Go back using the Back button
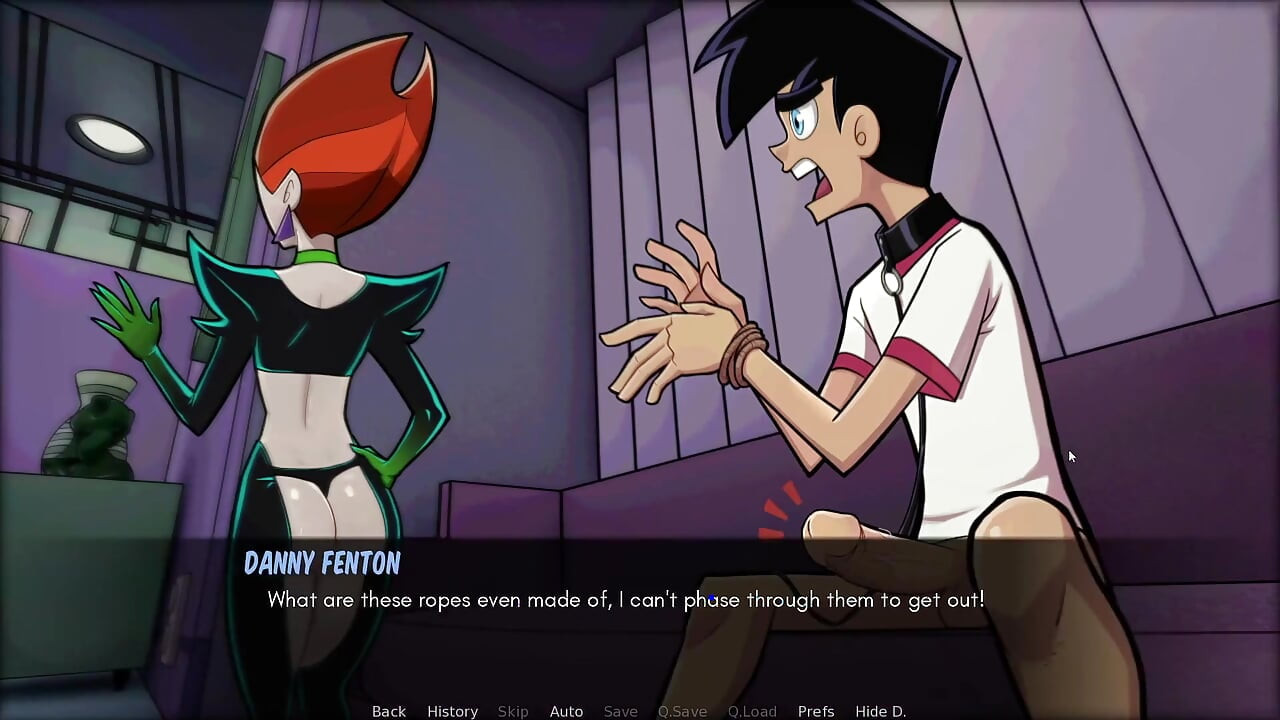The image size is (1280, 720). 389,711
